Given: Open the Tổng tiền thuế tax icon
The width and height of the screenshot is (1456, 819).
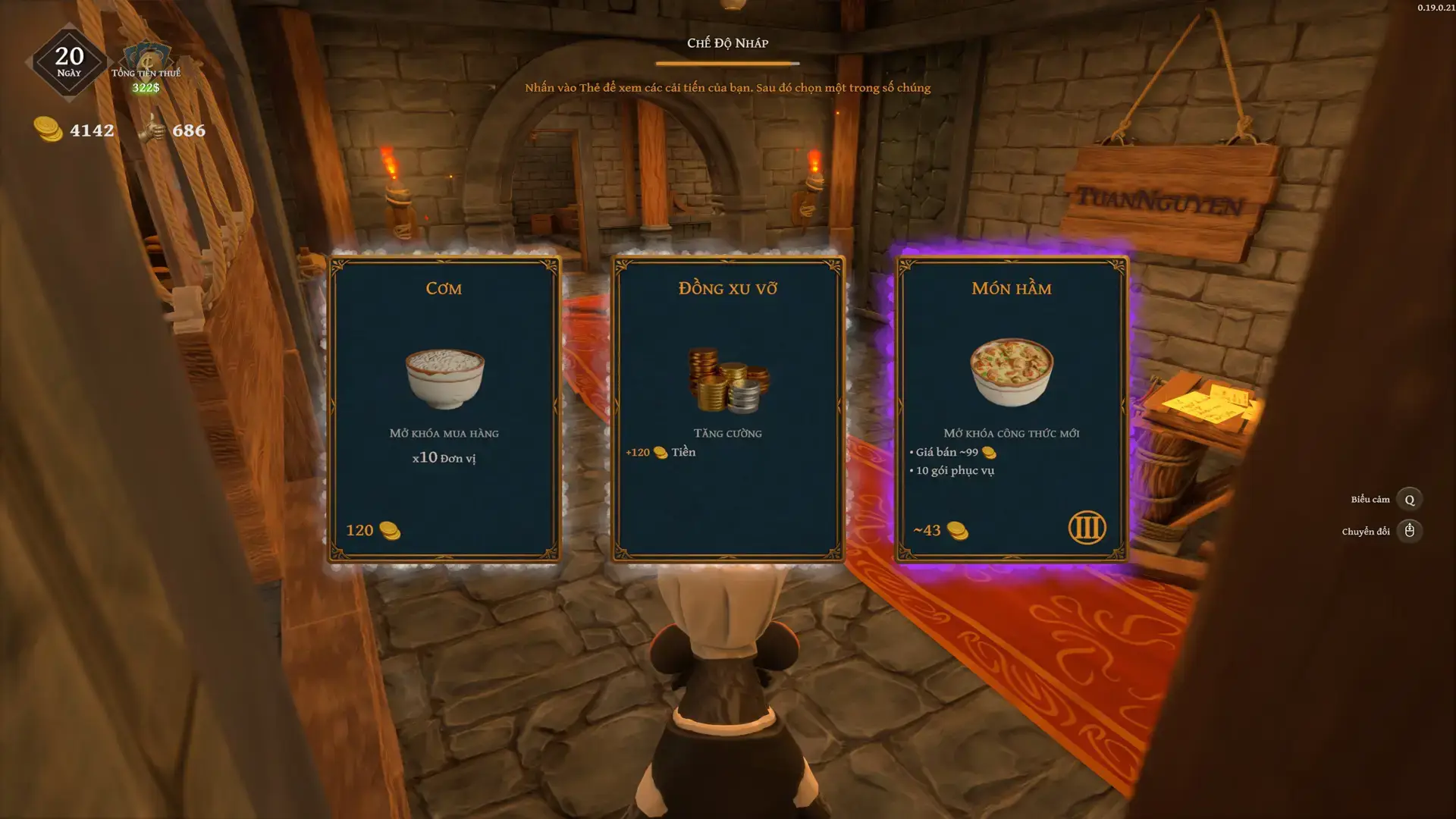Looking at the screenshot, I should (147, 61).
